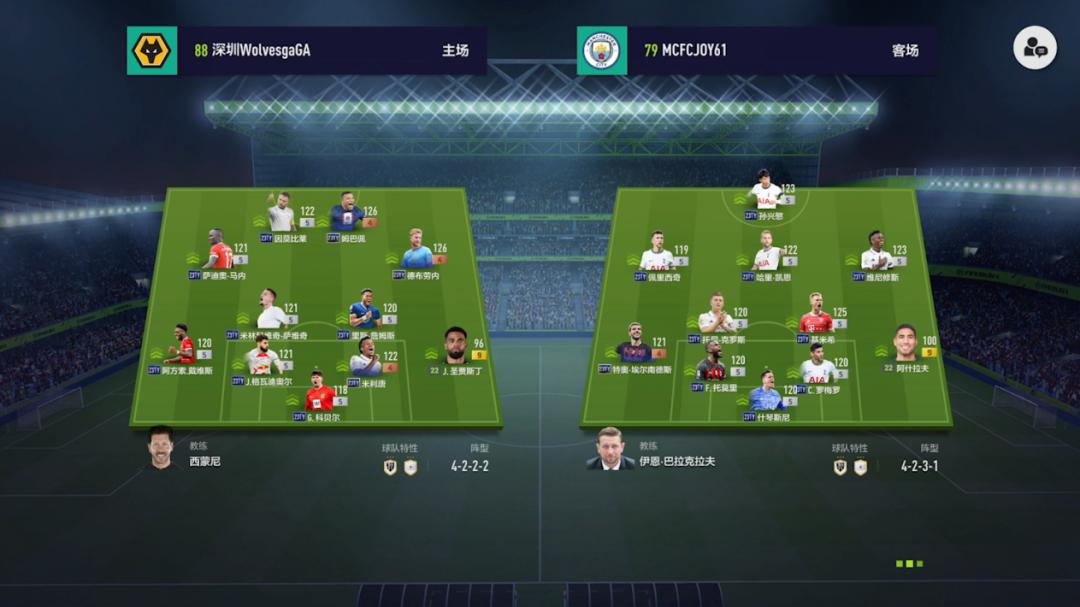View goalkeeper G. 科贝尔 card
This screenshot has height=607, width=1080.
(319, 394)
